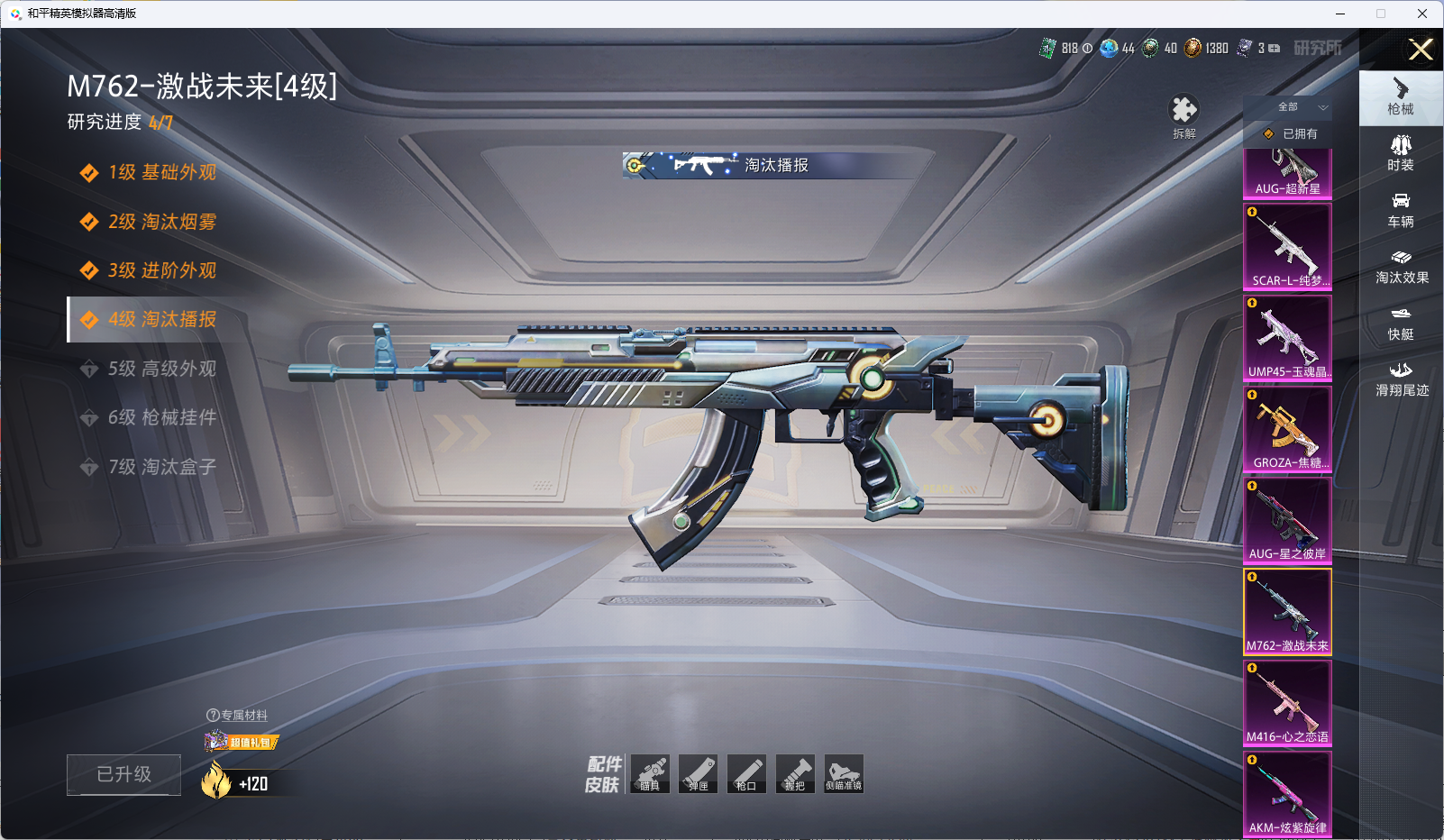The width and height of the screenshot is (1444, 840).
Task: Close the research lab screen
Action: [x=1420, y=50]
